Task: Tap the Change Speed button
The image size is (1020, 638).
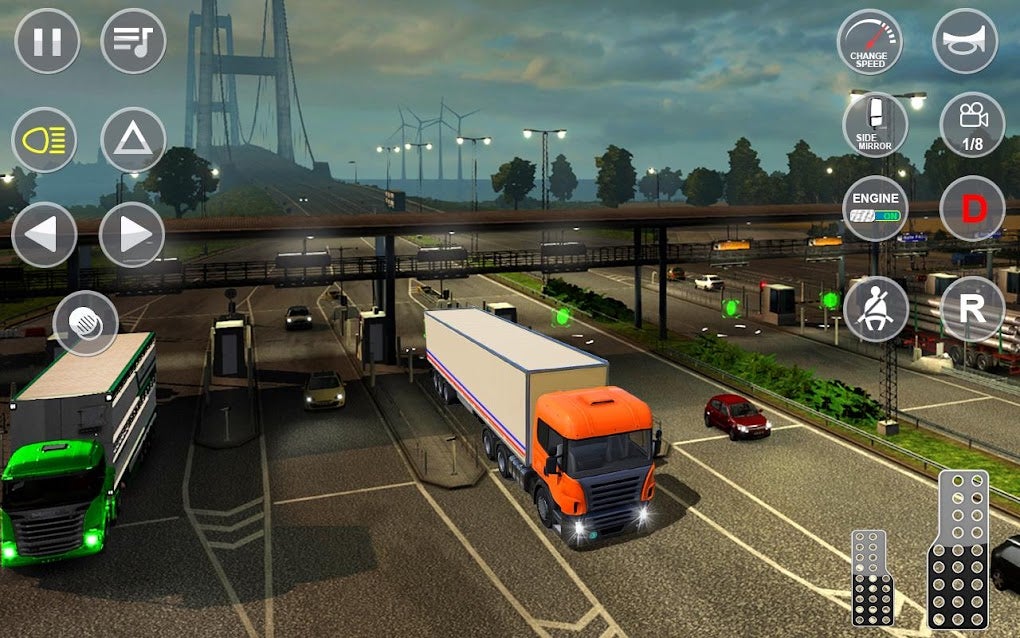Action: point(869,42)
